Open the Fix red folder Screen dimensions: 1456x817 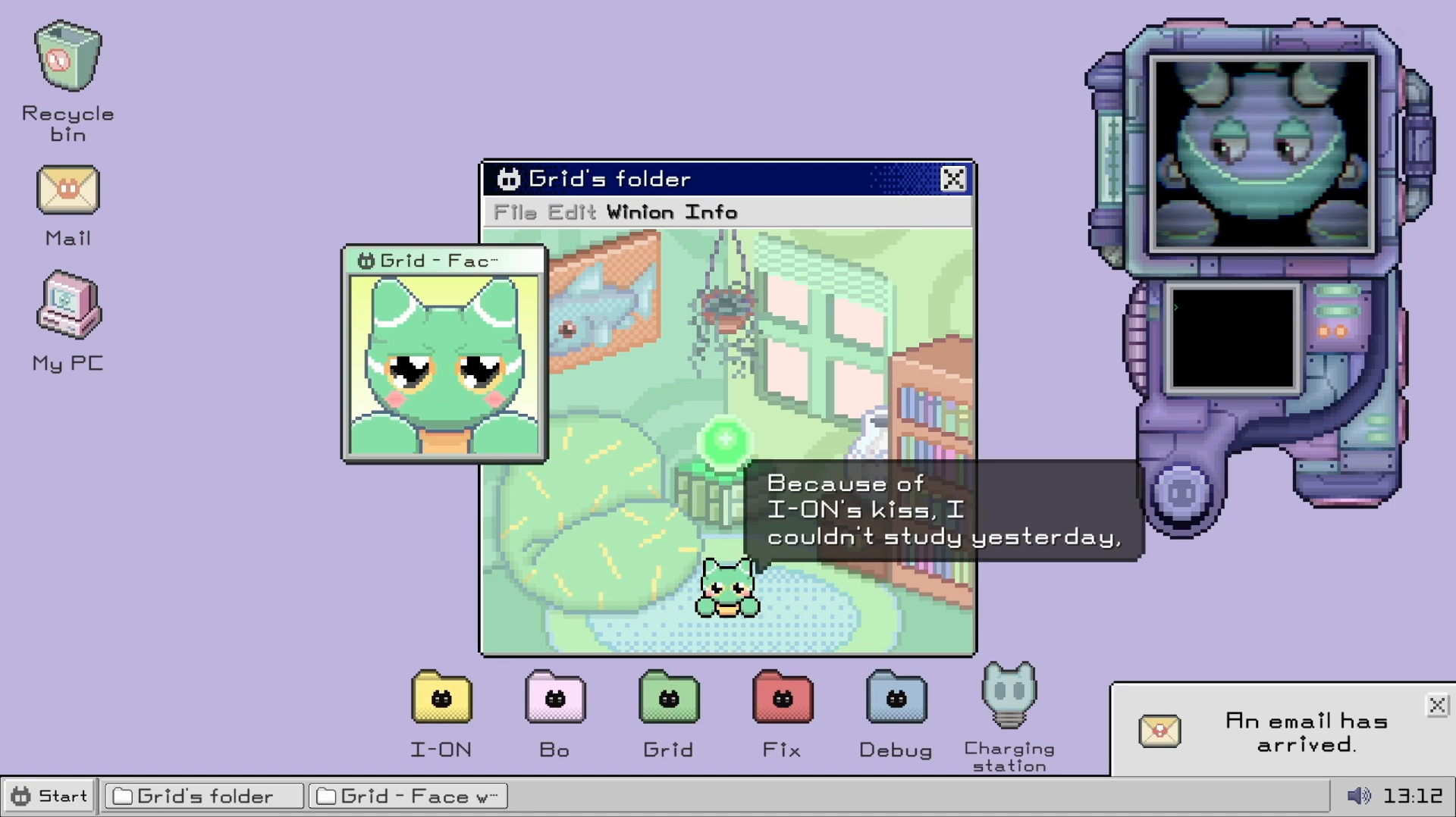pos(783,697)
